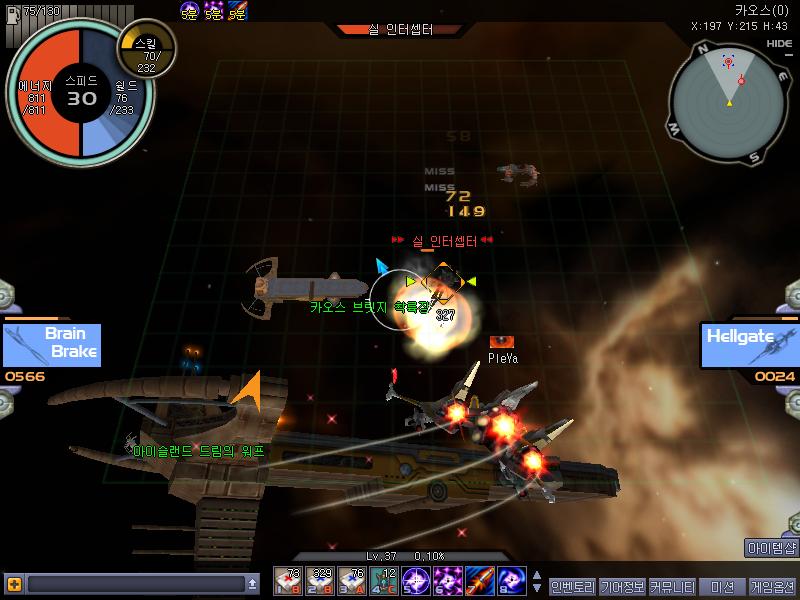Open the 아이템샵 (Item Shop)
800x600 pixels.
tap(772, 548)
